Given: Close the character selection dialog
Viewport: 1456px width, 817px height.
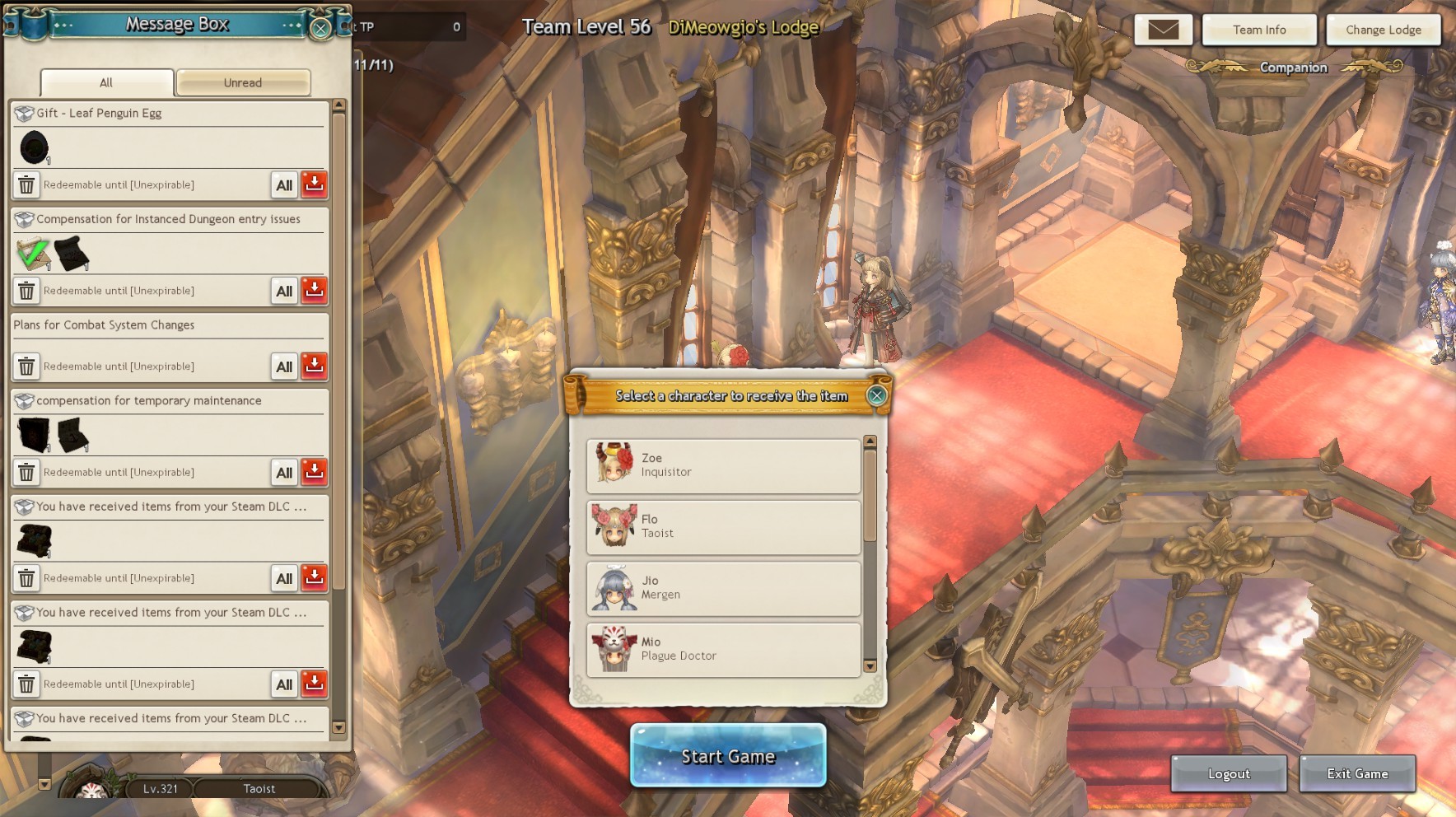Looking at the screenshot, I should 877,395.
